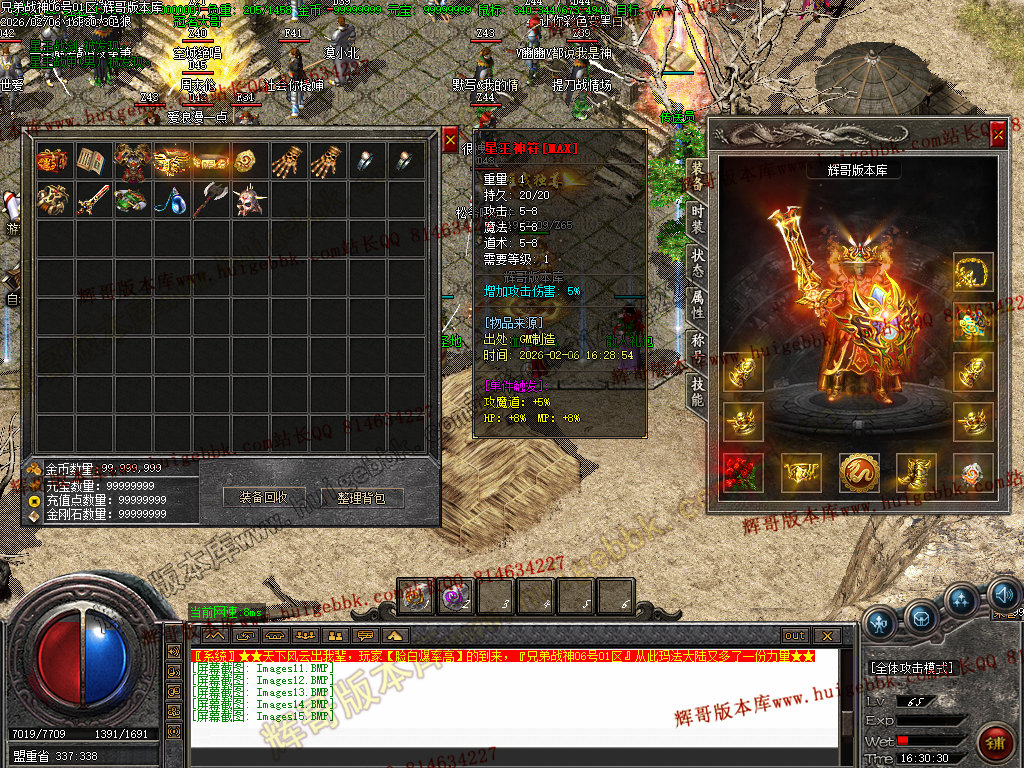Click the 整理背包 sort bag button

360,497
